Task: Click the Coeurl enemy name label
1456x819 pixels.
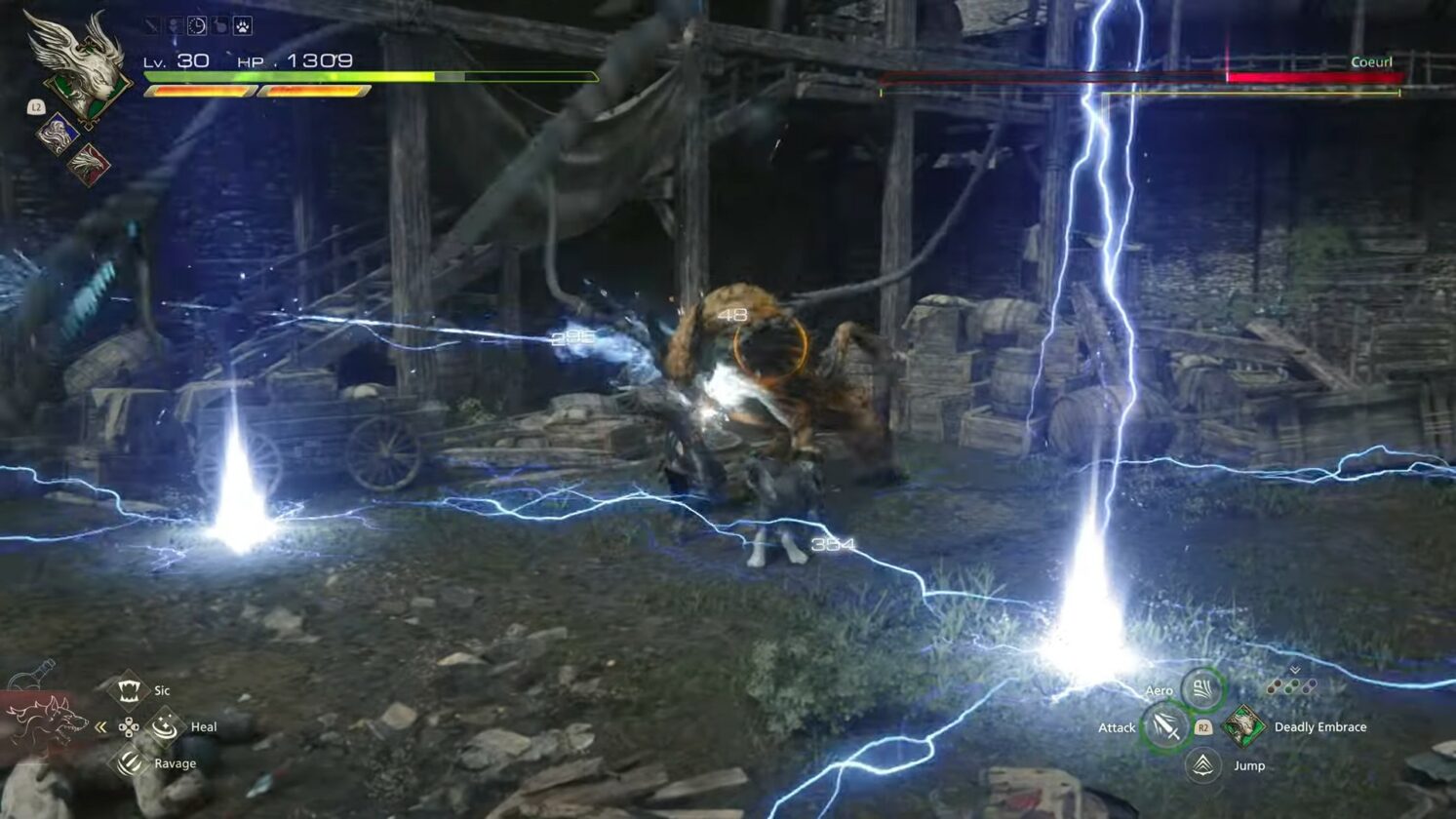Action: (x=1374, y=60)
